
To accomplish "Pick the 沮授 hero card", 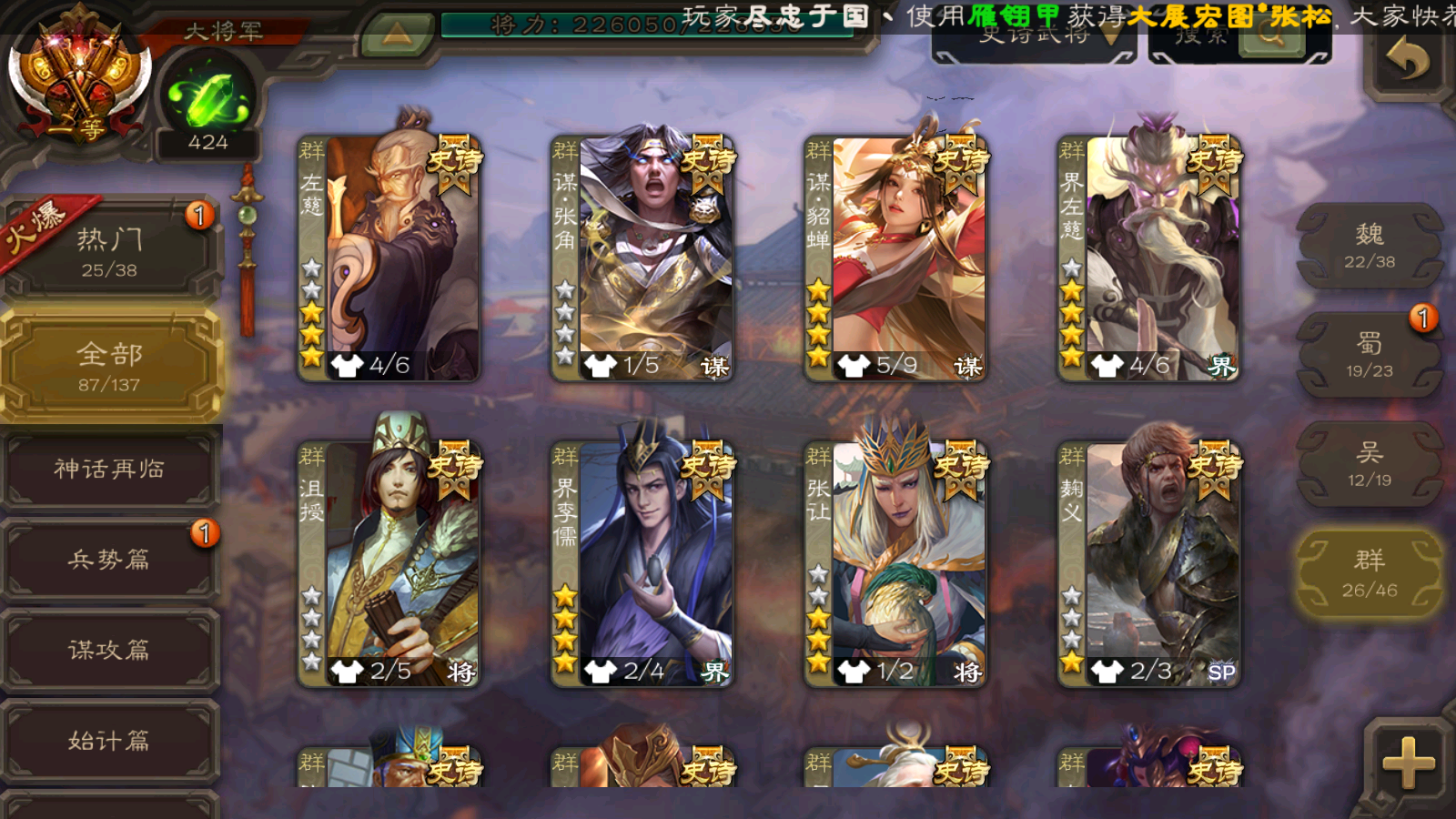I will coord(389,564).
